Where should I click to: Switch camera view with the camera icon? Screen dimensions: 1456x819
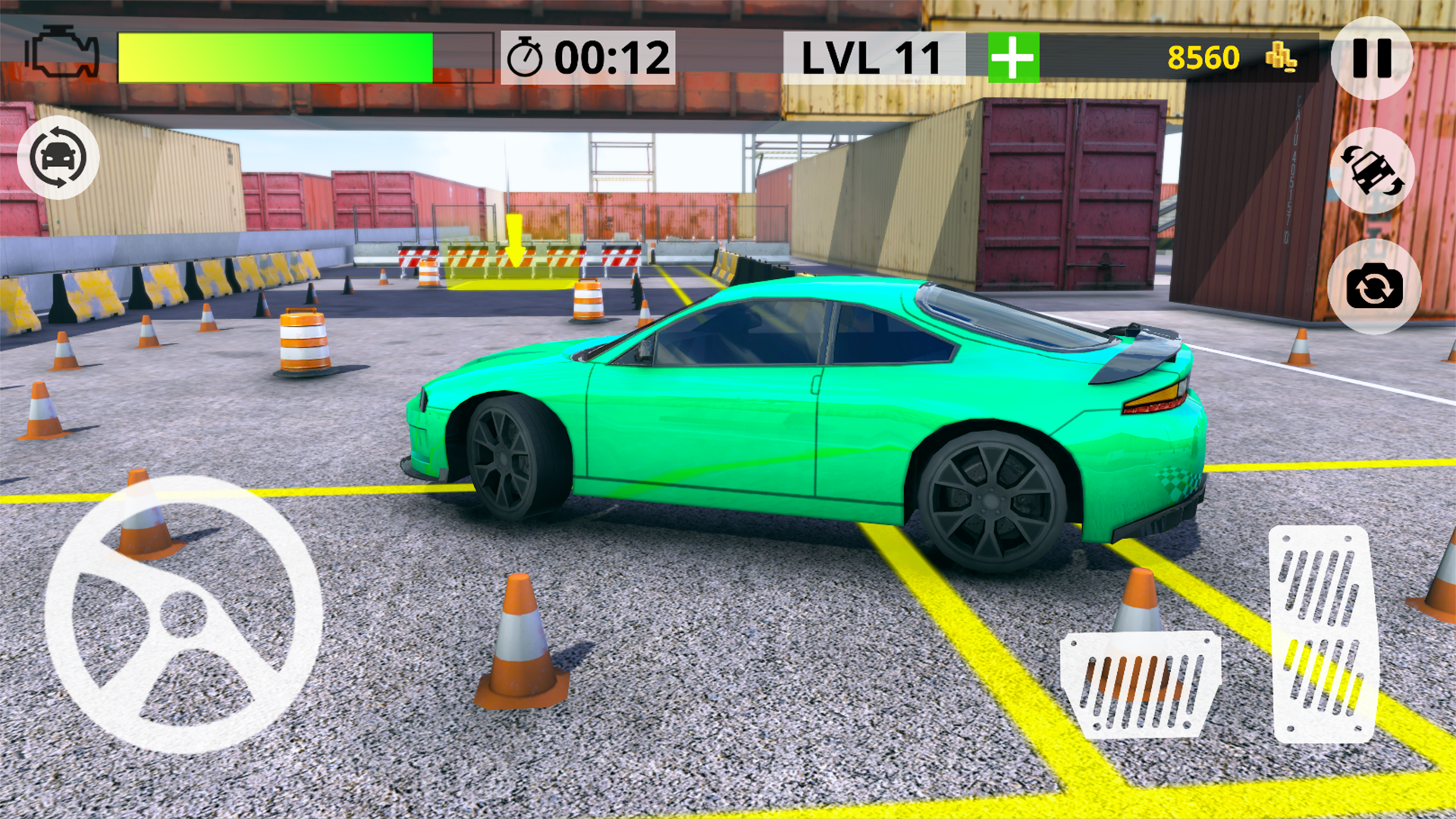coord(1376,290)
